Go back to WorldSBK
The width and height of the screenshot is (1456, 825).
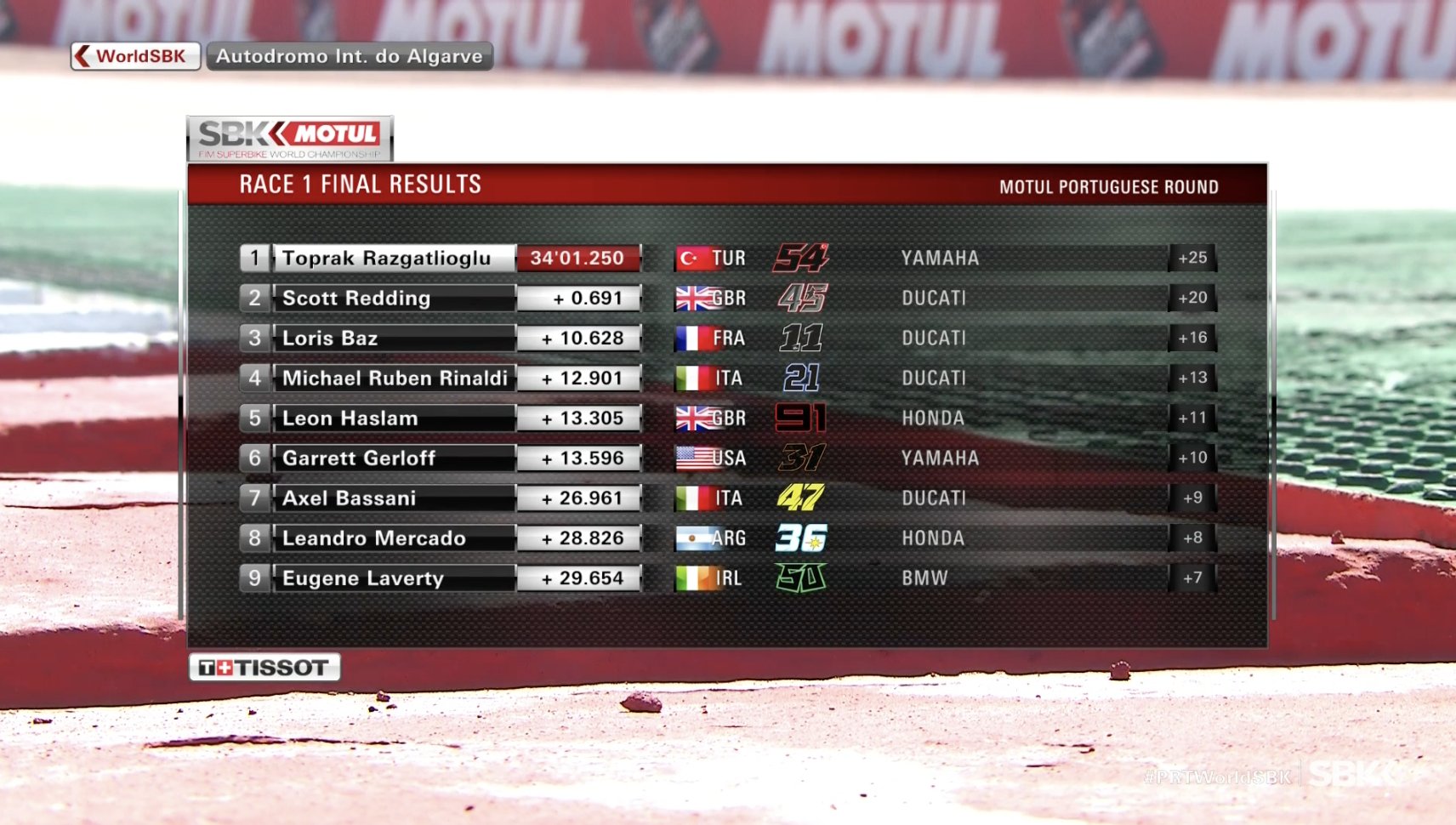(135, 56)
